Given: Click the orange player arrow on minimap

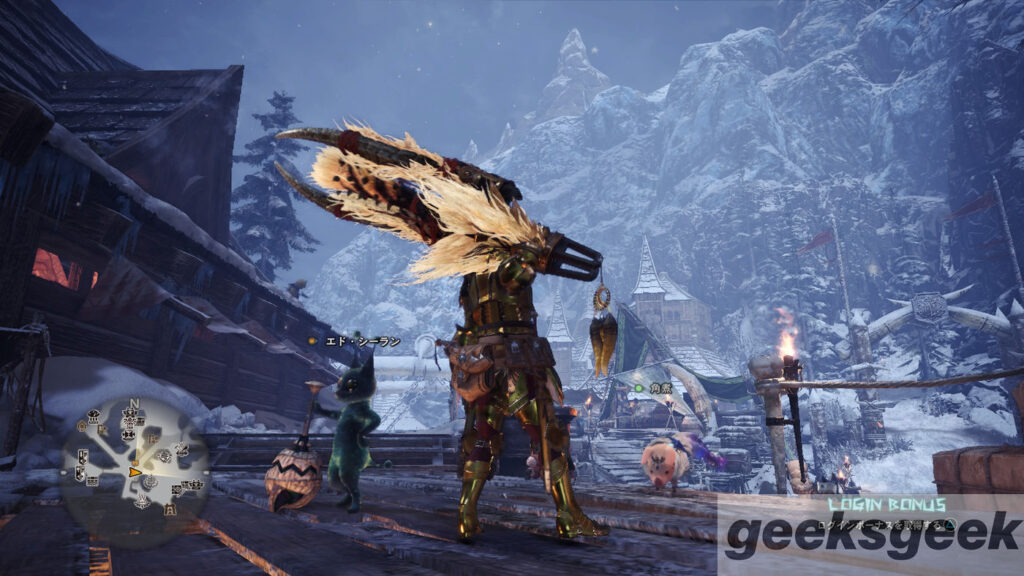Looking at the screenshot, I should click(x=135, y=472).
